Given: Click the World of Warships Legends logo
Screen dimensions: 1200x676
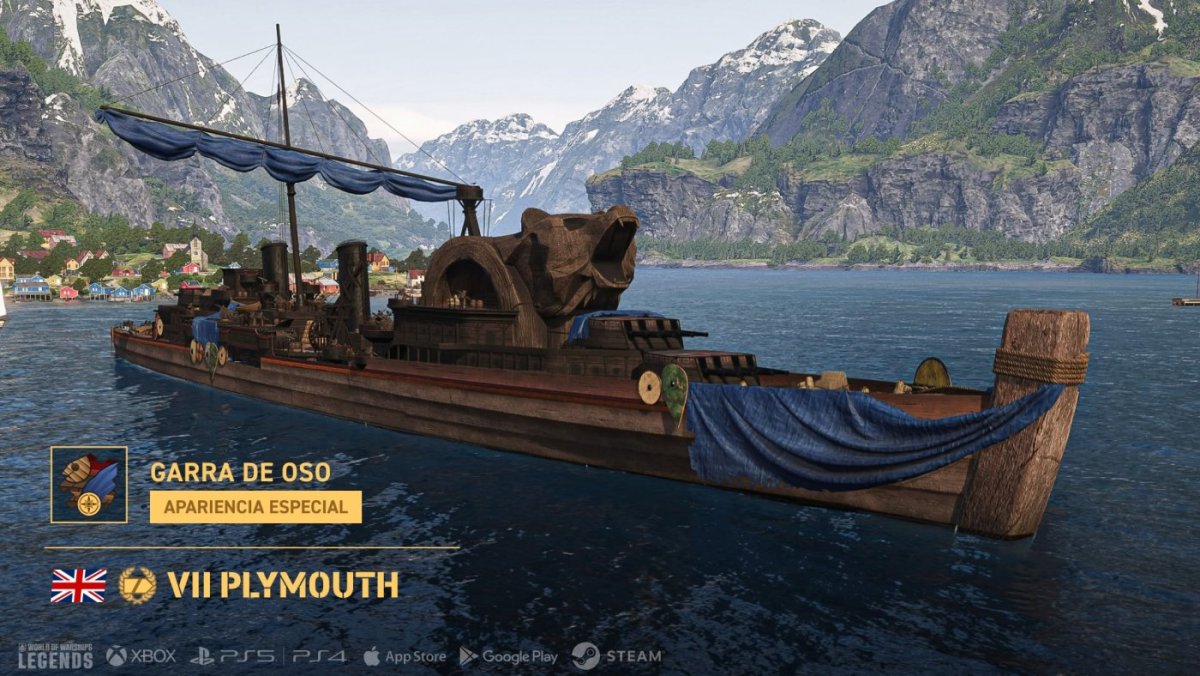Looking at the screenshot, I should click(55, 656).
